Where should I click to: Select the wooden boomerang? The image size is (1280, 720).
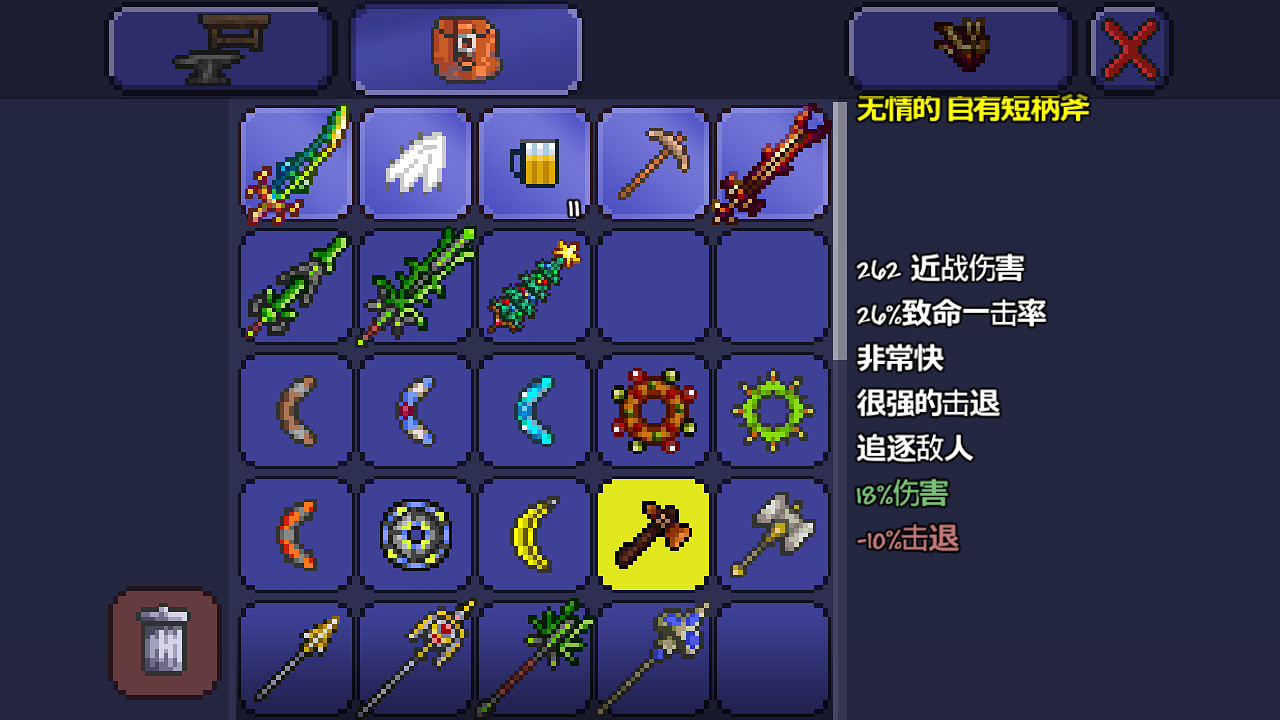pos(295,410)
